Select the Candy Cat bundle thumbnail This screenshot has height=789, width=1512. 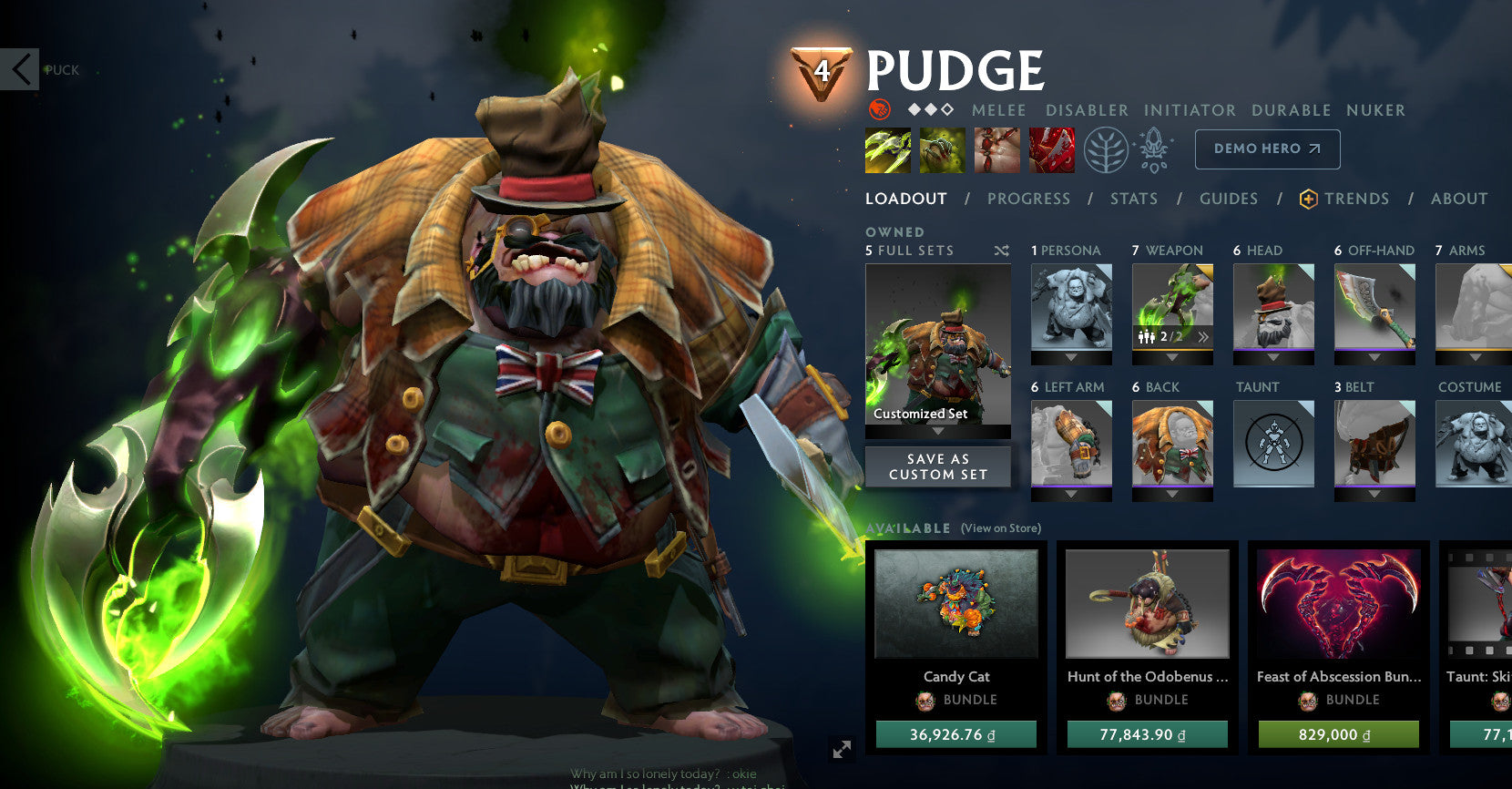point(956,604)
